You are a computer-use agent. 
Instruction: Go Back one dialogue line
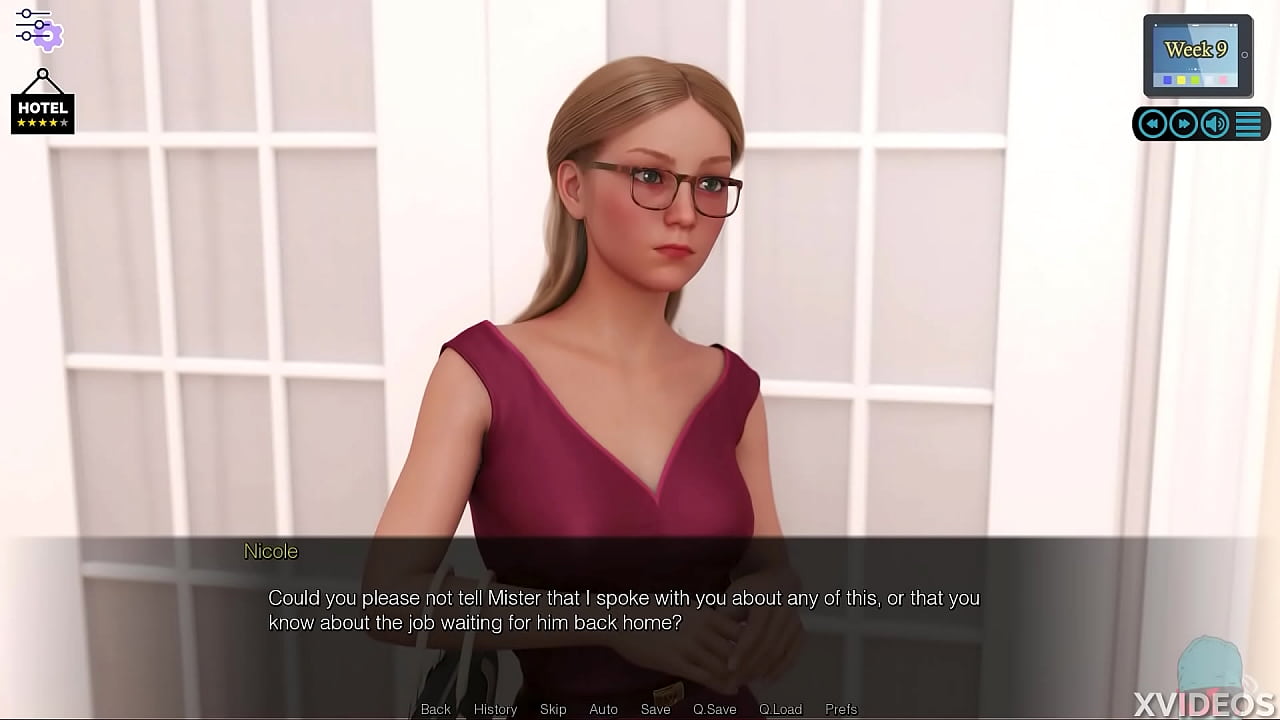point(436,709)
